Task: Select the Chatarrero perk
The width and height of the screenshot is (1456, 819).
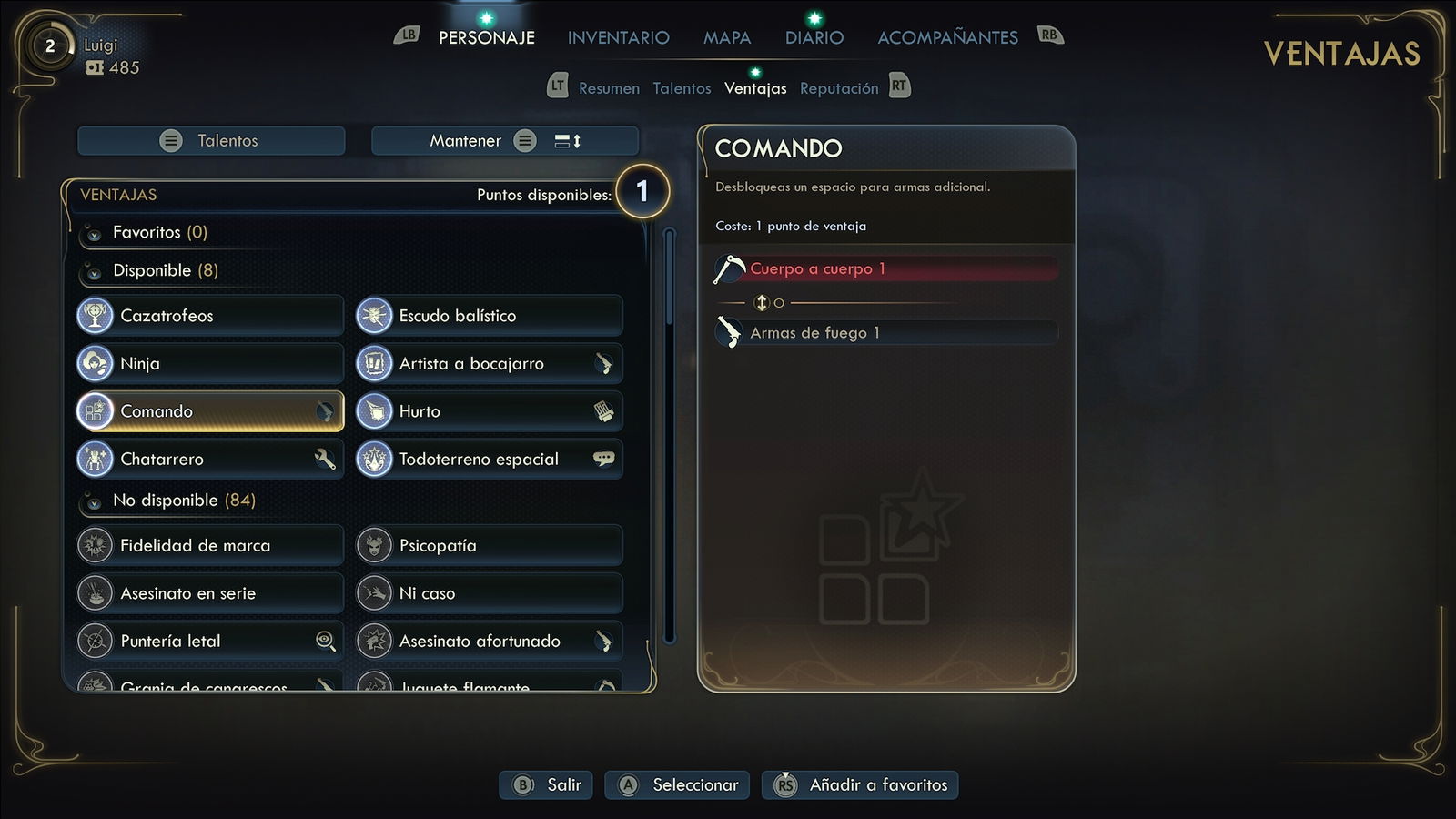Action: coord(210,459)
